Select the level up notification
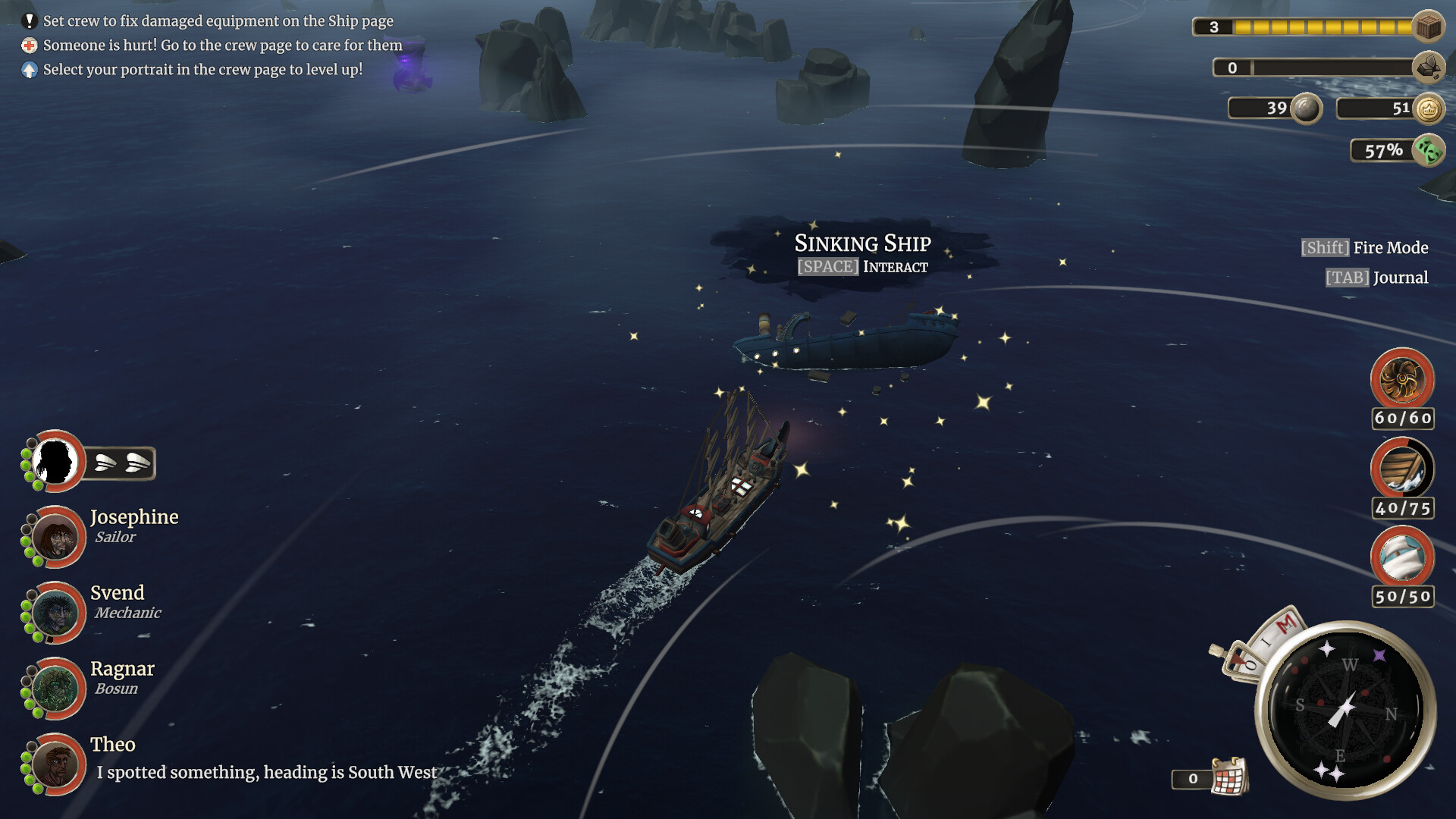Screen dimensions: 1456x819 202,70
